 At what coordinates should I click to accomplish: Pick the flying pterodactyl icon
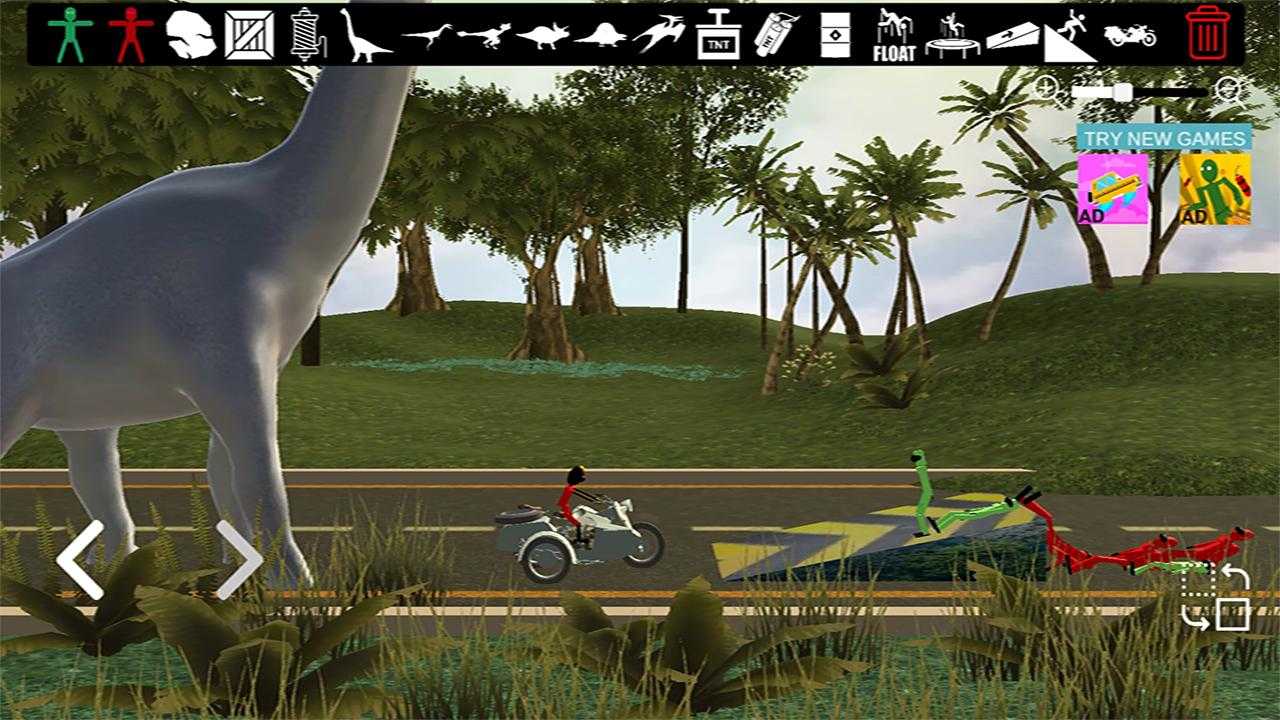point(660,34)
